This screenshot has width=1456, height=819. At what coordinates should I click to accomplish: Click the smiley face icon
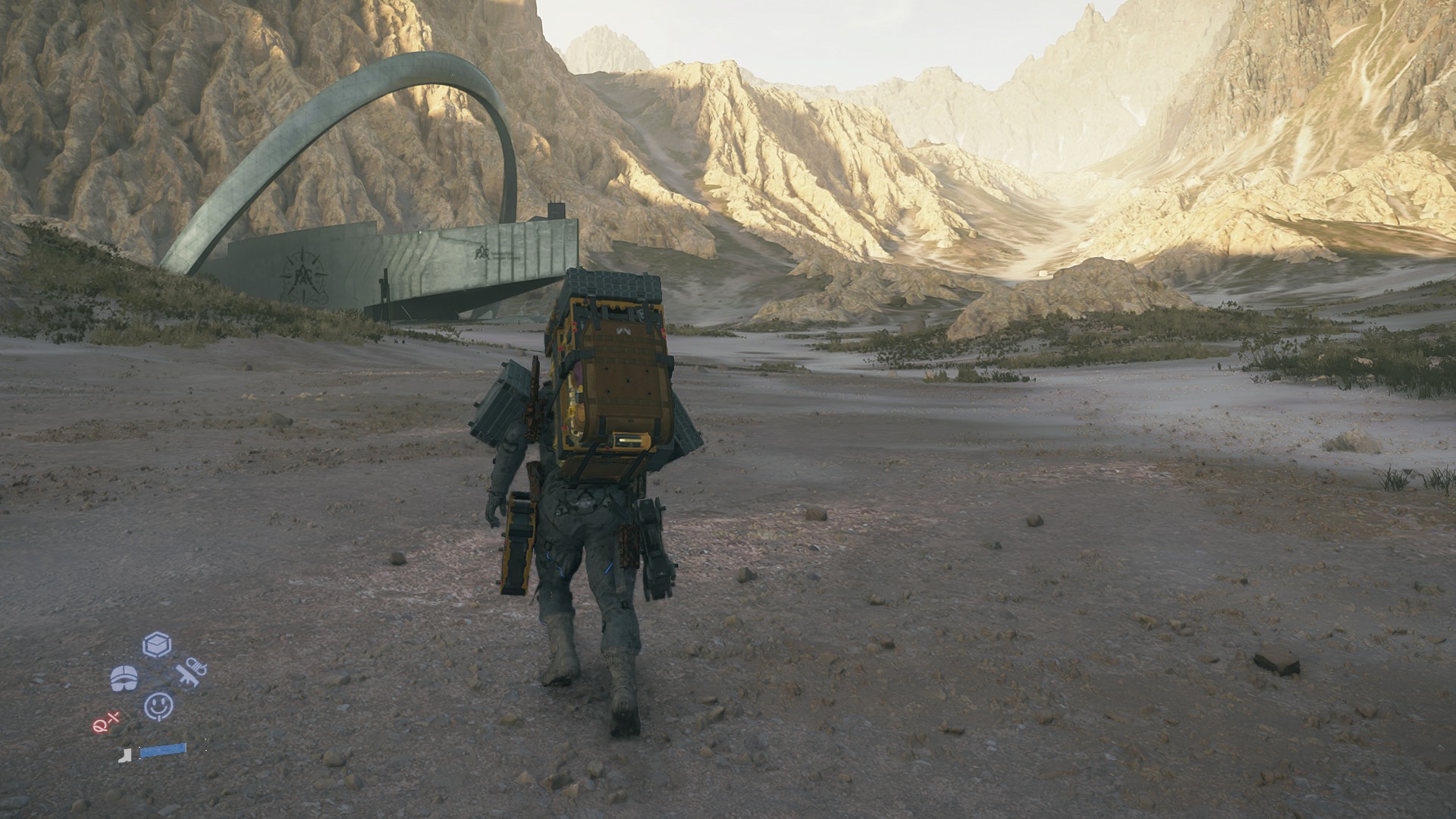click(x=158, y=706)
